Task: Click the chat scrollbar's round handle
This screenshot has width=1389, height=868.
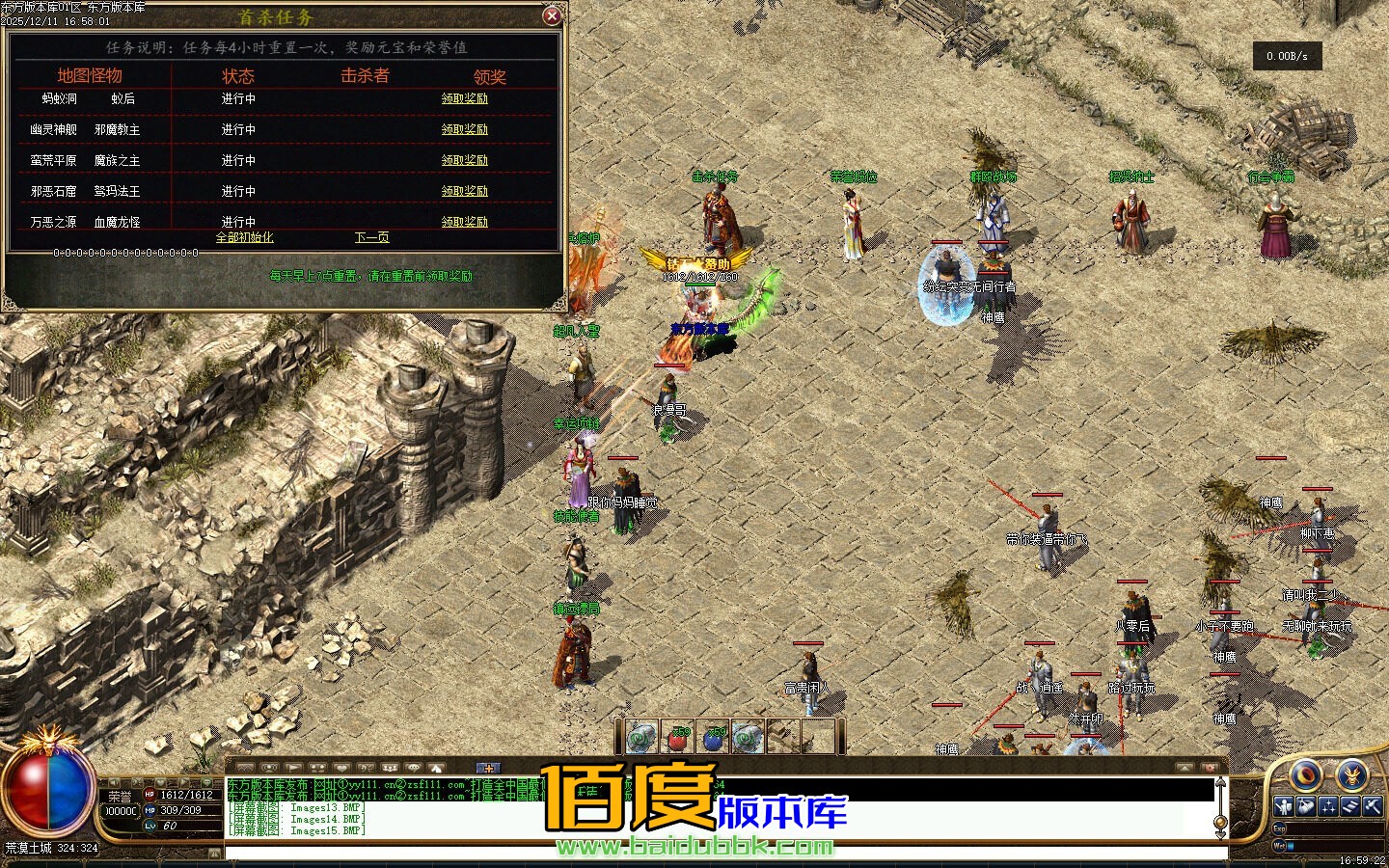Action: [x=1220, y=822]
